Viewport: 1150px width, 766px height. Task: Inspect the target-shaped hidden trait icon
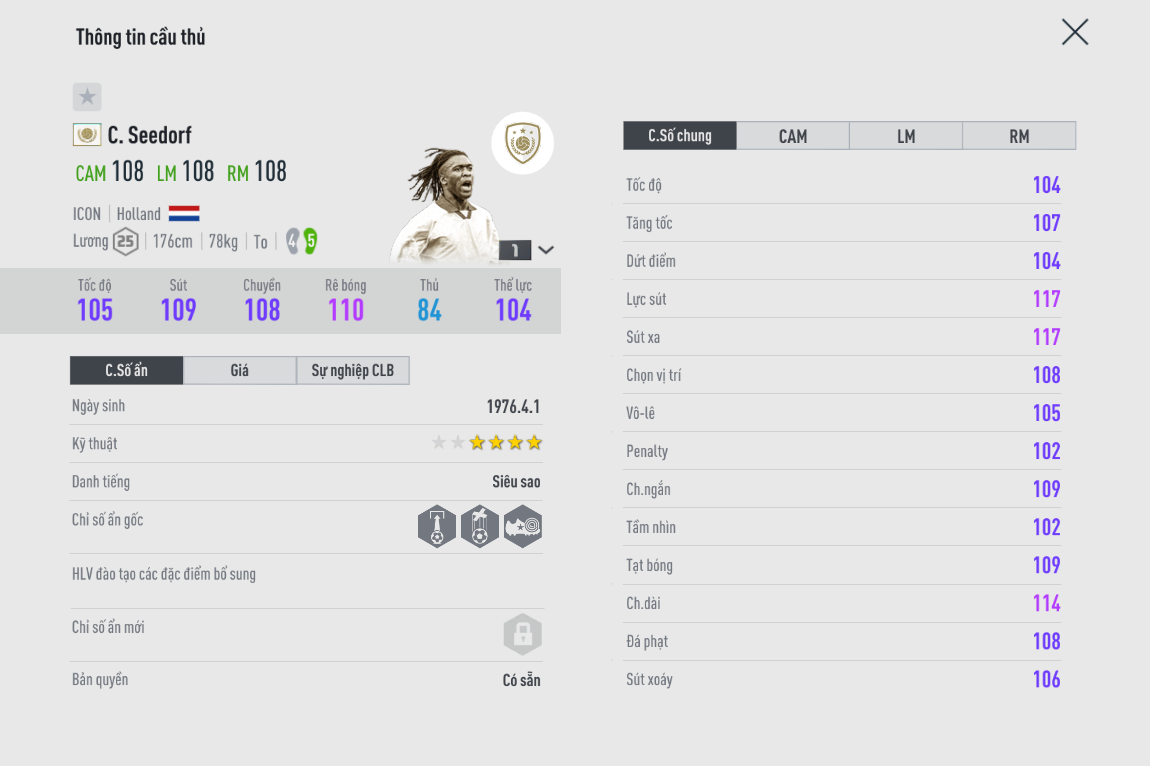coord(523,527)
